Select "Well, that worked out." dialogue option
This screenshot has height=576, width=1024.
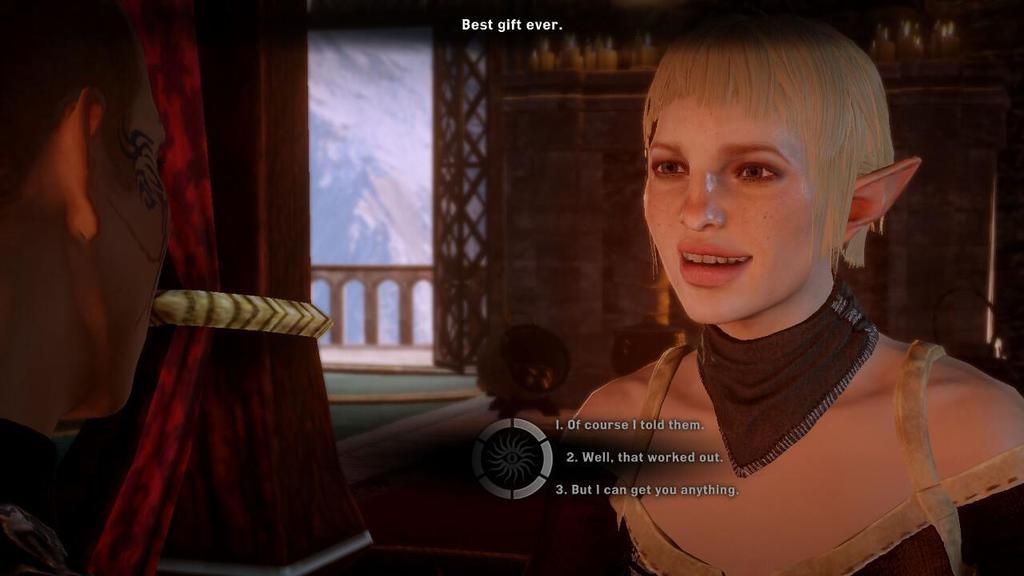pos(644,457)
